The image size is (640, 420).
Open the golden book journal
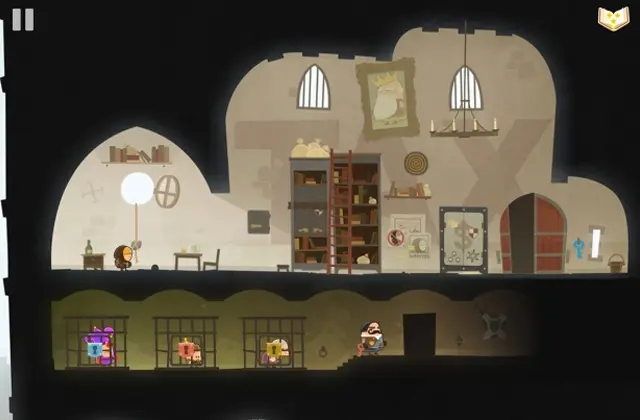[612, 19]
